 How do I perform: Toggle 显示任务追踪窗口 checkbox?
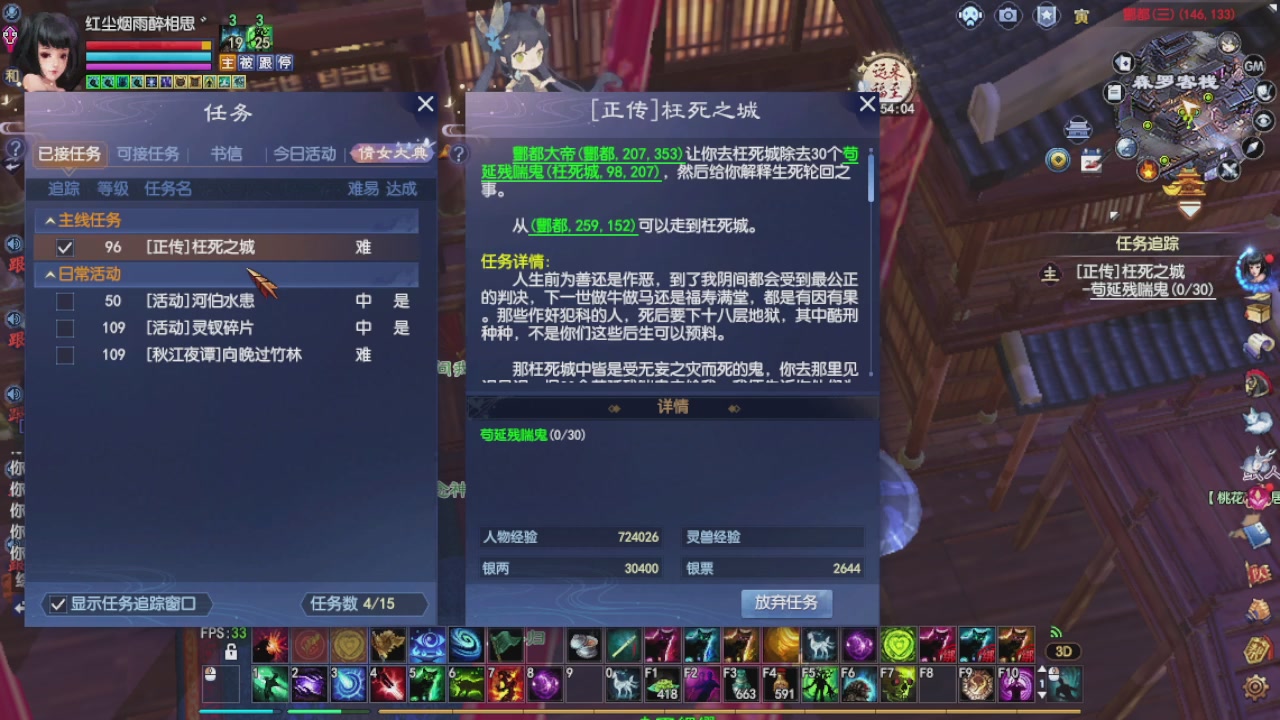57,604
